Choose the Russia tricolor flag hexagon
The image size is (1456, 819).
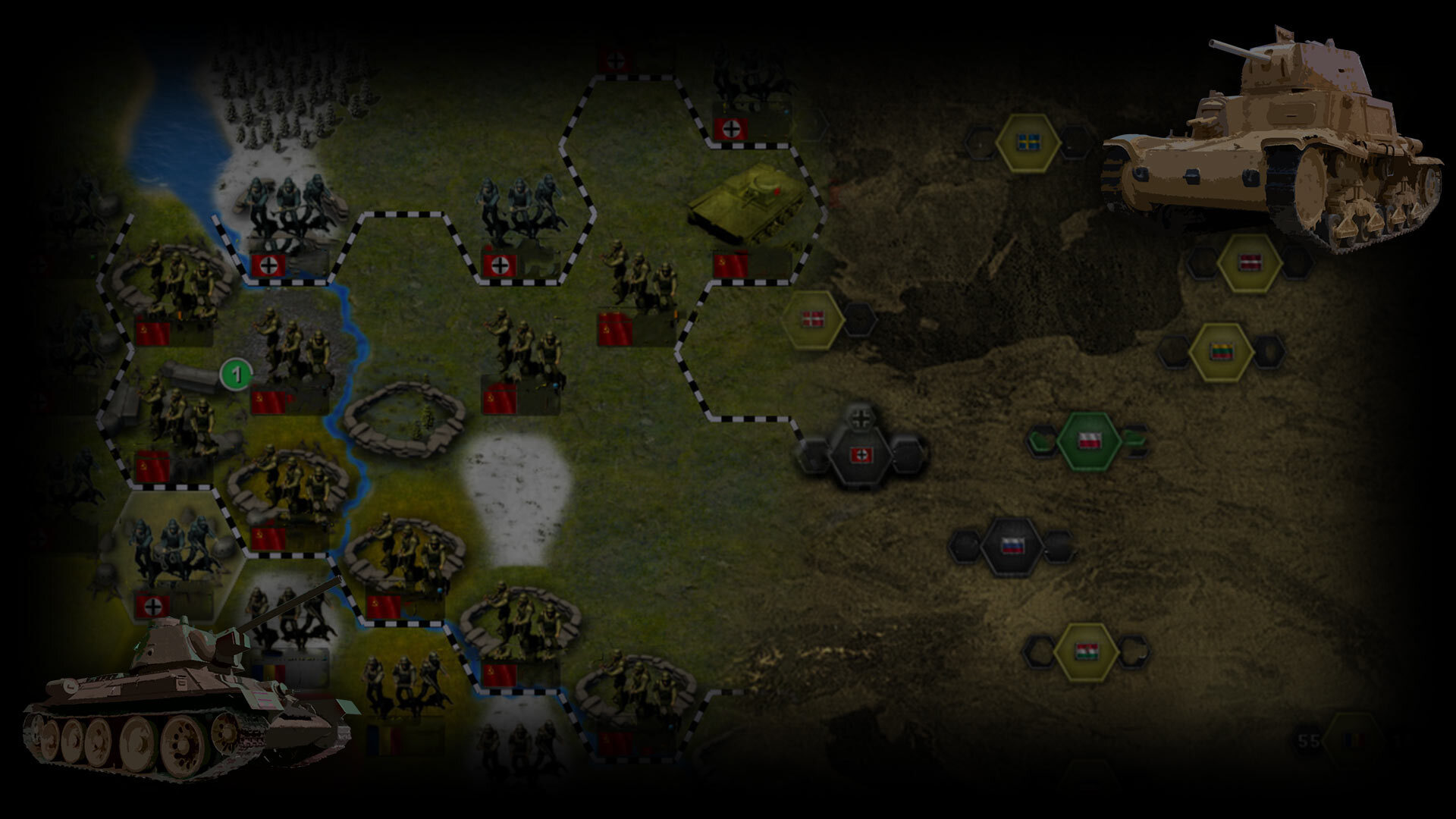click(1012, 545)
